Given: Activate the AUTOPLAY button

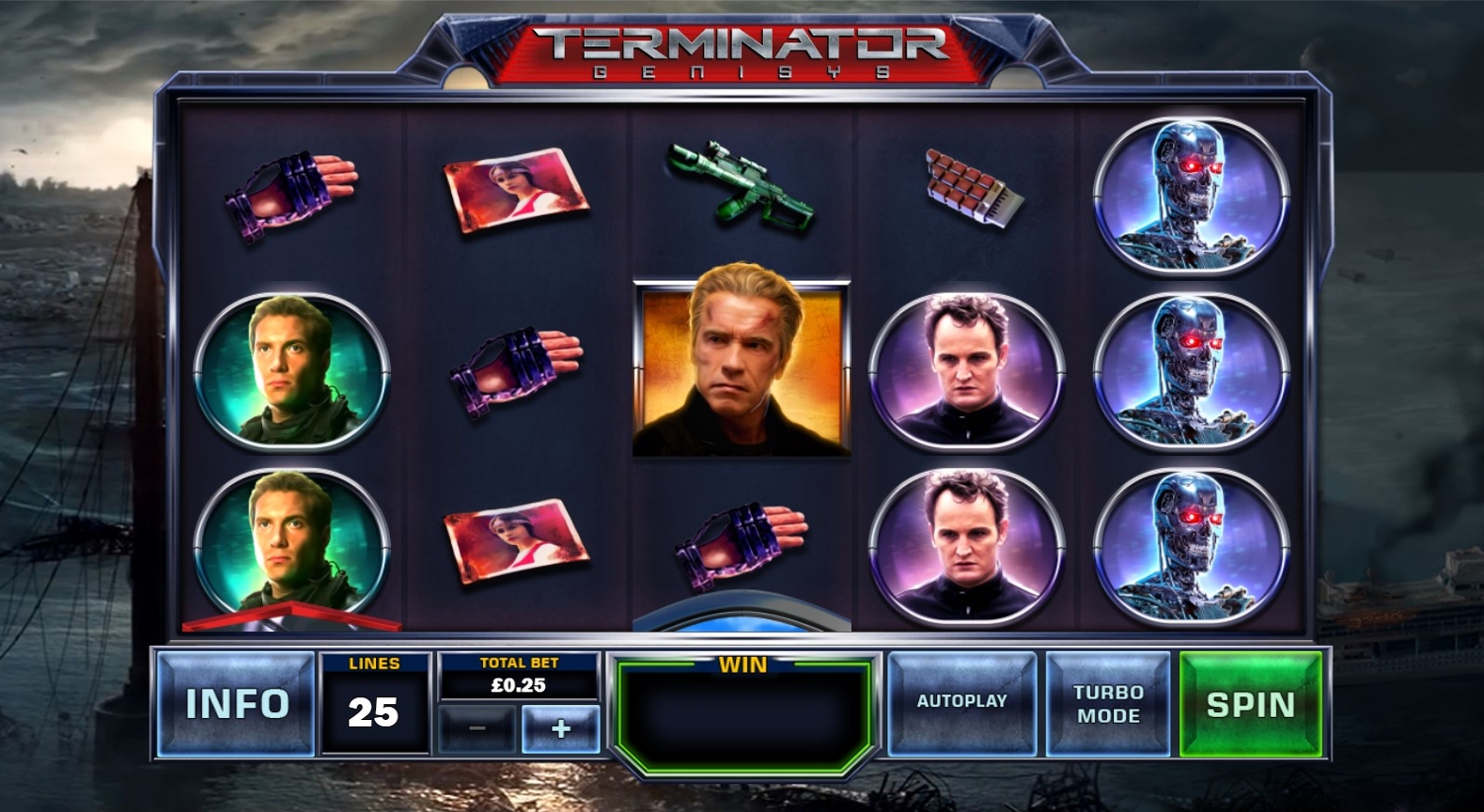Looking at the screenshot, I should pyautogui.click(x=962, y=702).
